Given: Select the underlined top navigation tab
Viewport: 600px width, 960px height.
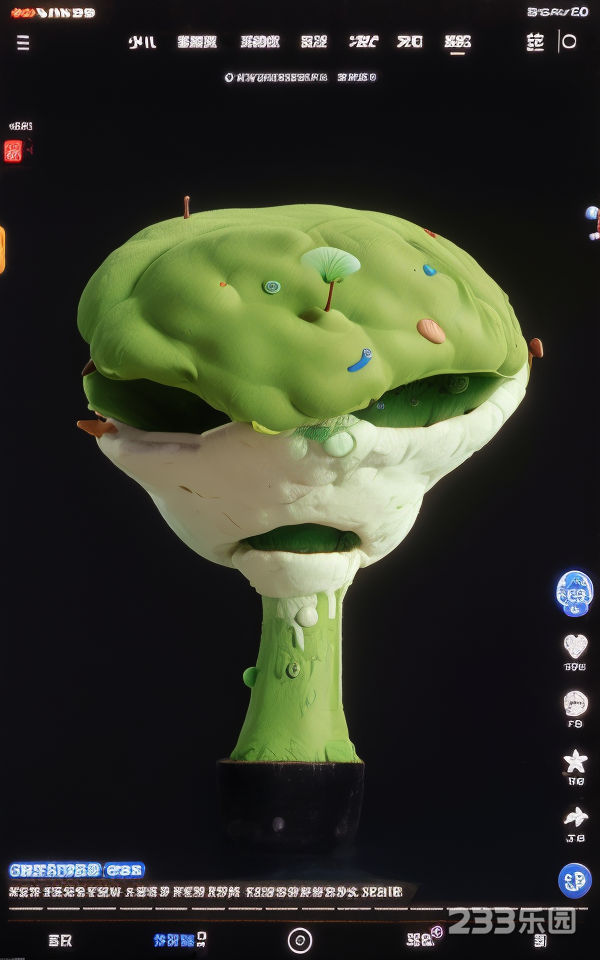Looking at the screenshot, I should coord(458,42).
